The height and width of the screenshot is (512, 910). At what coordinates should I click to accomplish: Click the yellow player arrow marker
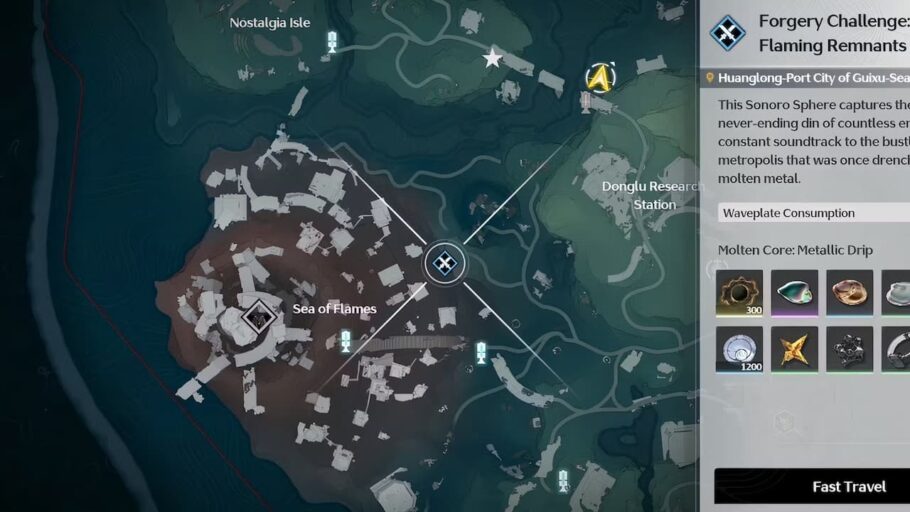pyautogui.click(x=598, y=77)
